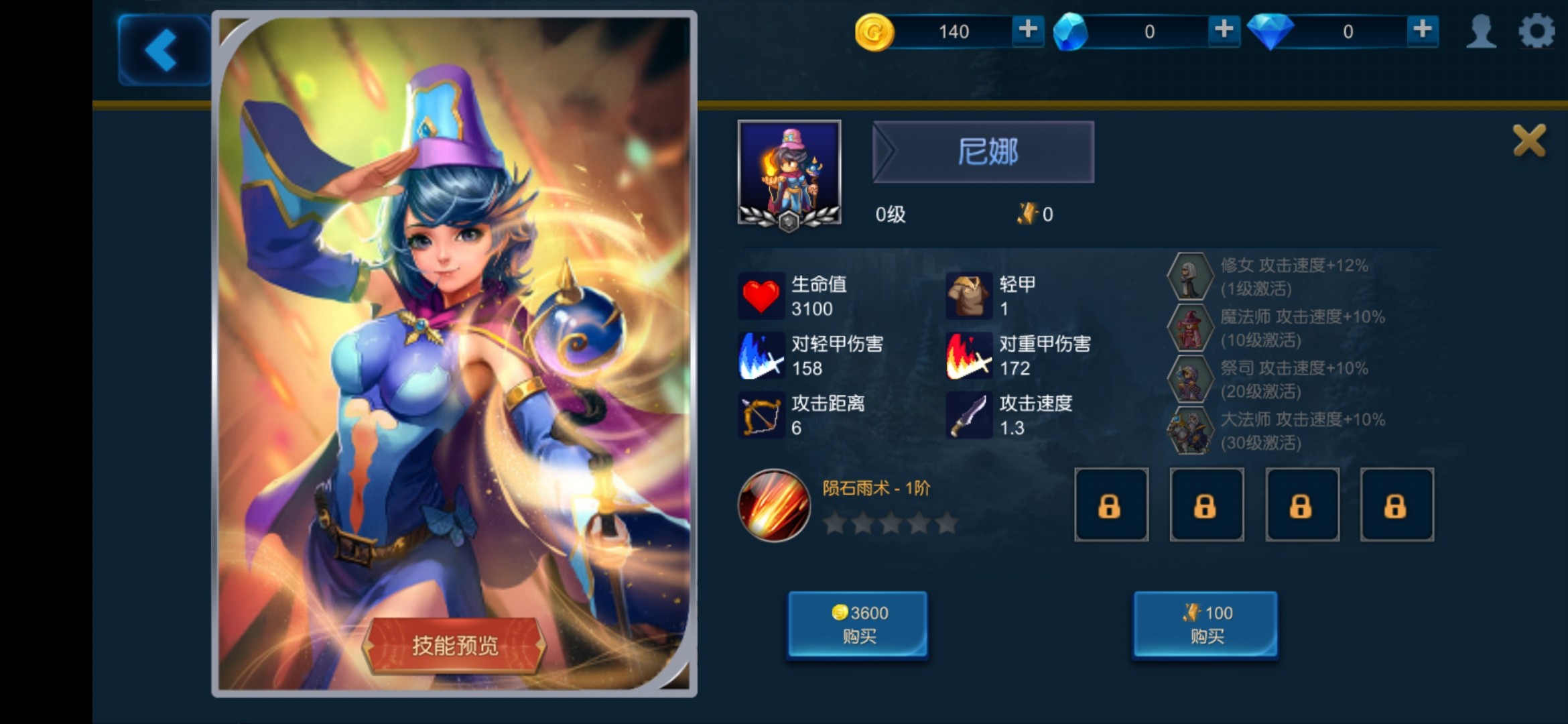Unlock the first locked skill slot
The image size is (1568, 724).
(1111, 504)
